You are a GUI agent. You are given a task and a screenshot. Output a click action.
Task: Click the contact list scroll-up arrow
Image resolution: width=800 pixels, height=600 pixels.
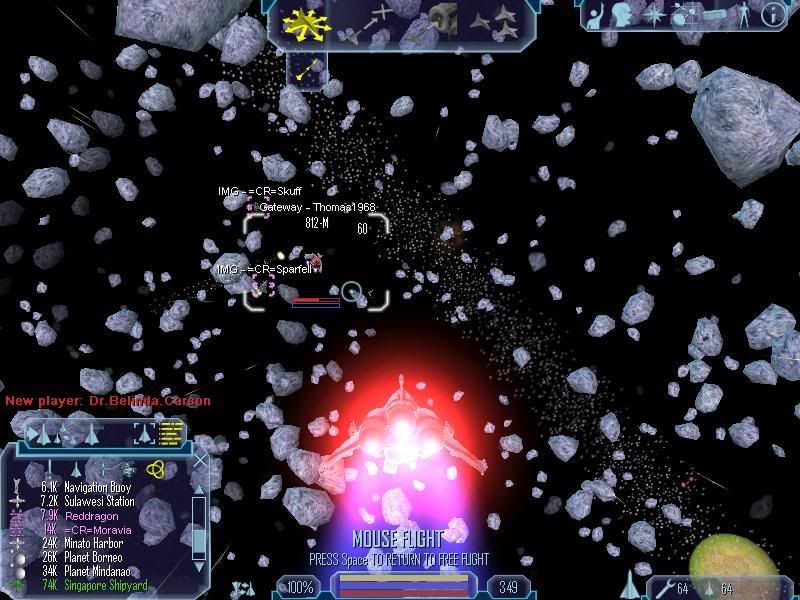[x=198, y=490]
